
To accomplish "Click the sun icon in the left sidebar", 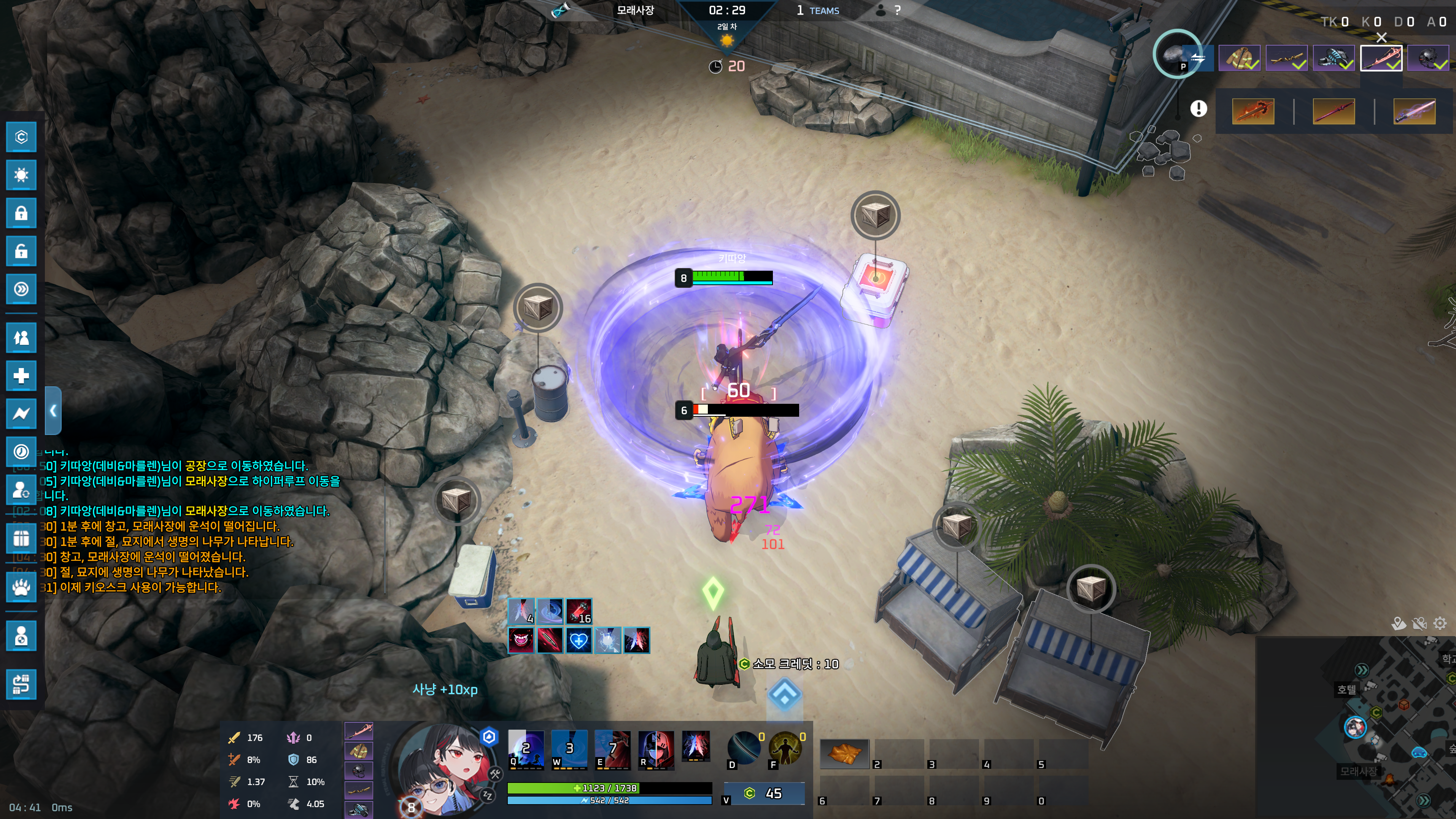I will point(21,175).
